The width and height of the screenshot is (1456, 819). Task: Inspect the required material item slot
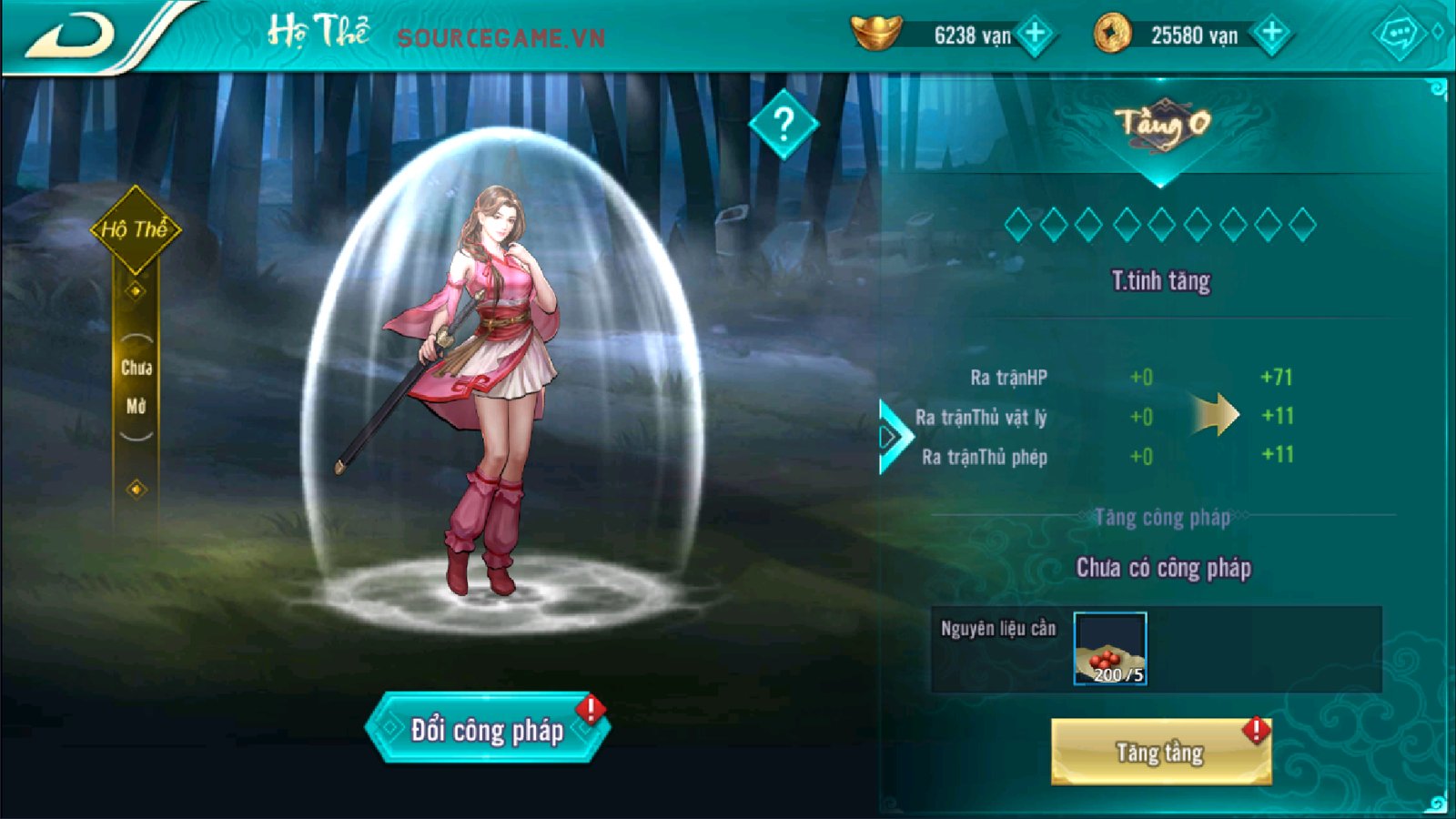pyautogui.click(x=1109, y=648)
